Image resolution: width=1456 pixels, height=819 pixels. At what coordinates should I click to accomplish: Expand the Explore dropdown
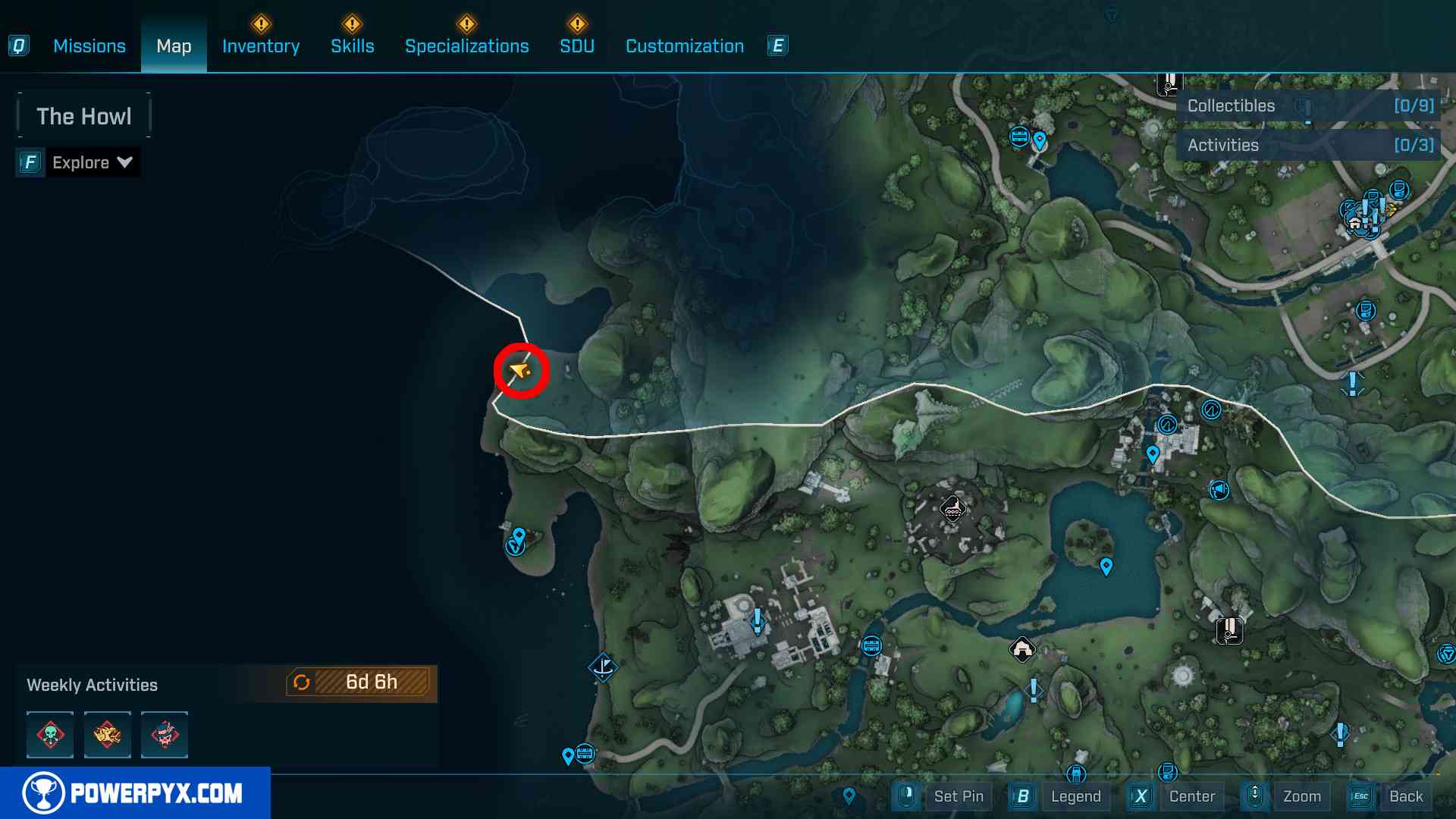(x=92, y=162)
